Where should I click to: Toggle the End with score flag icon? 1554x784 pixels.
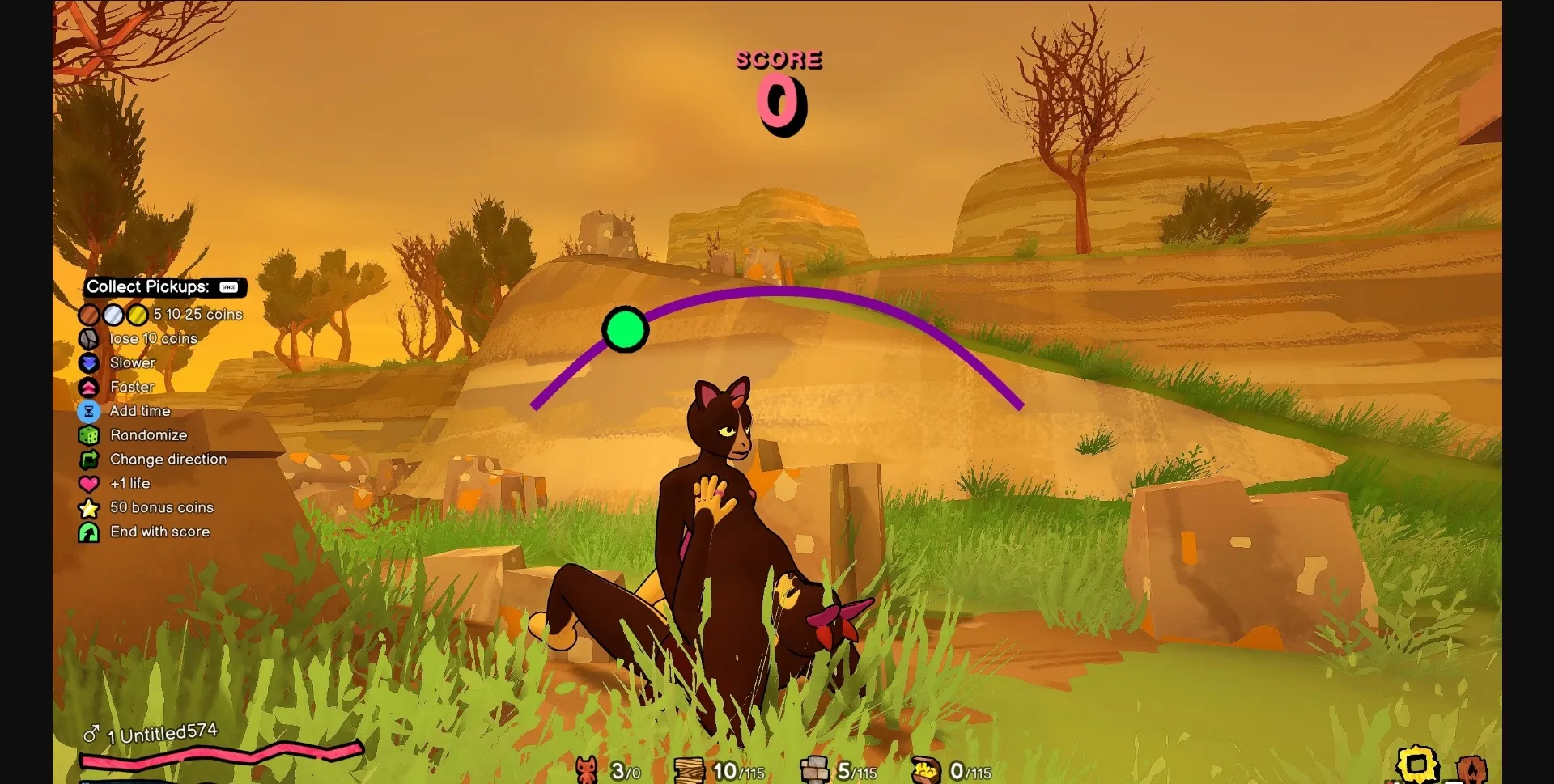click(x=89, y=532)
